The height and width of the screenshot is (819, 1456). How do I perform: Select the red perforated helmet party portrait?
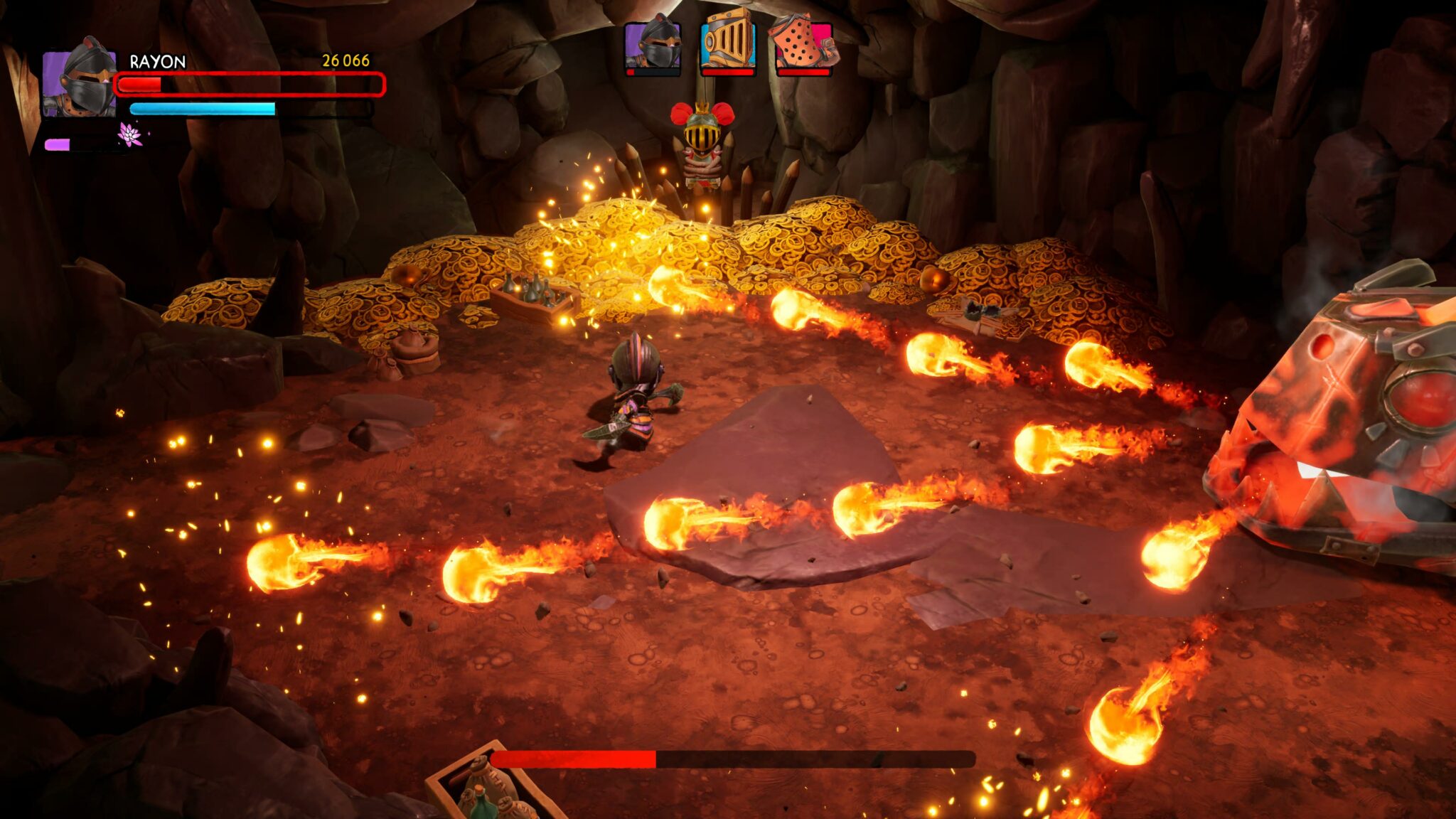(803, 47)
